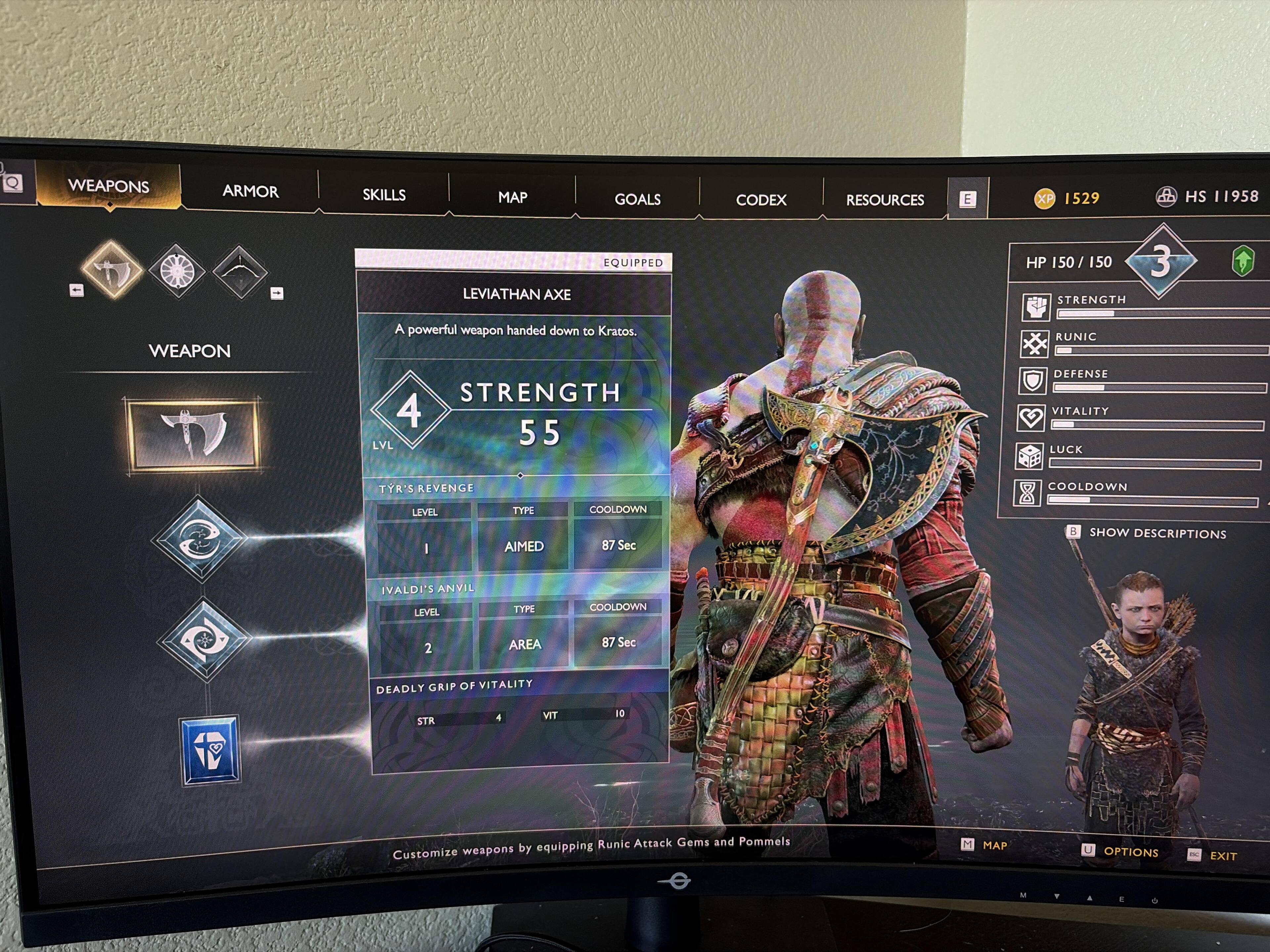Select the axe weapon category icon

point(111,268)
